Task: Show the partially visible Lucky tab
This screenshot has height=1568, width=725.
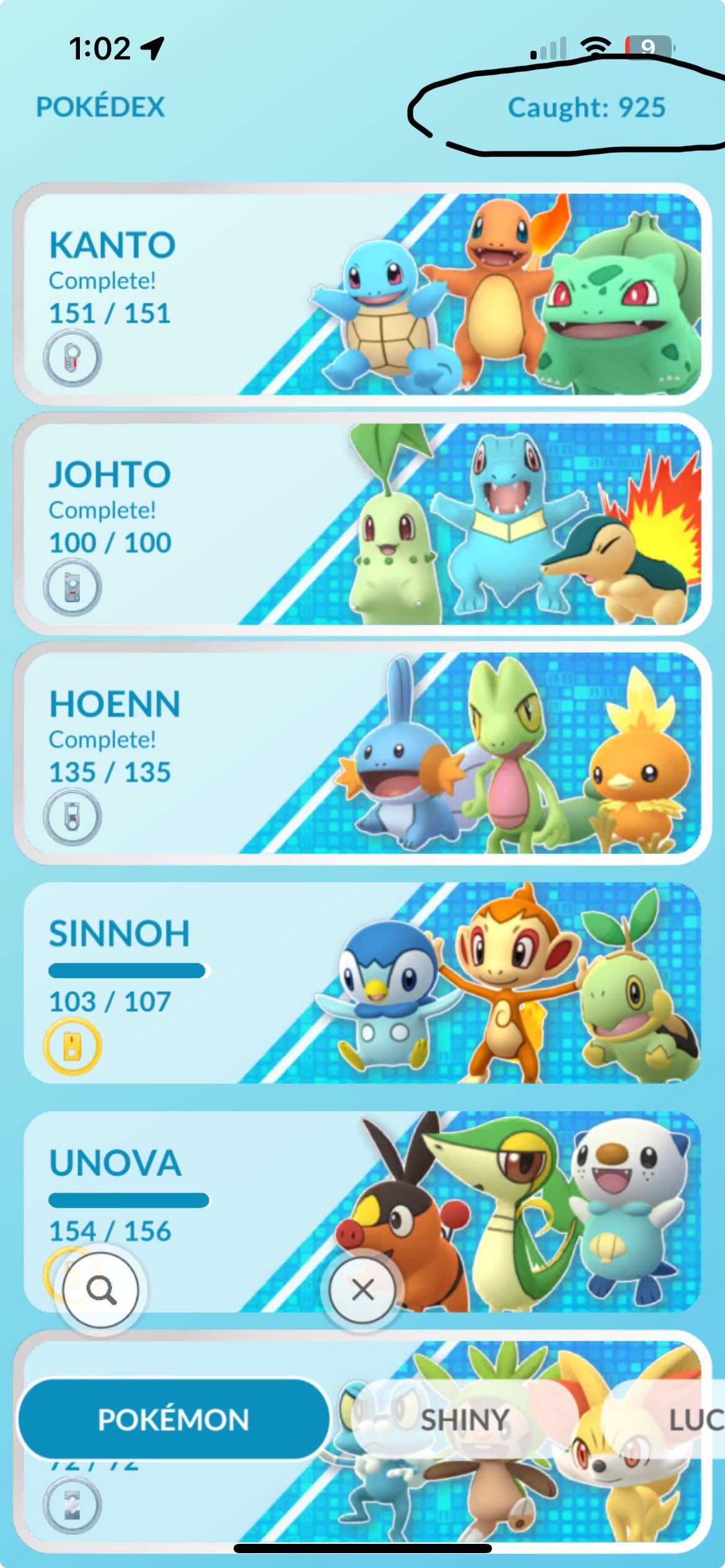Action: (x=694, y=1419)
